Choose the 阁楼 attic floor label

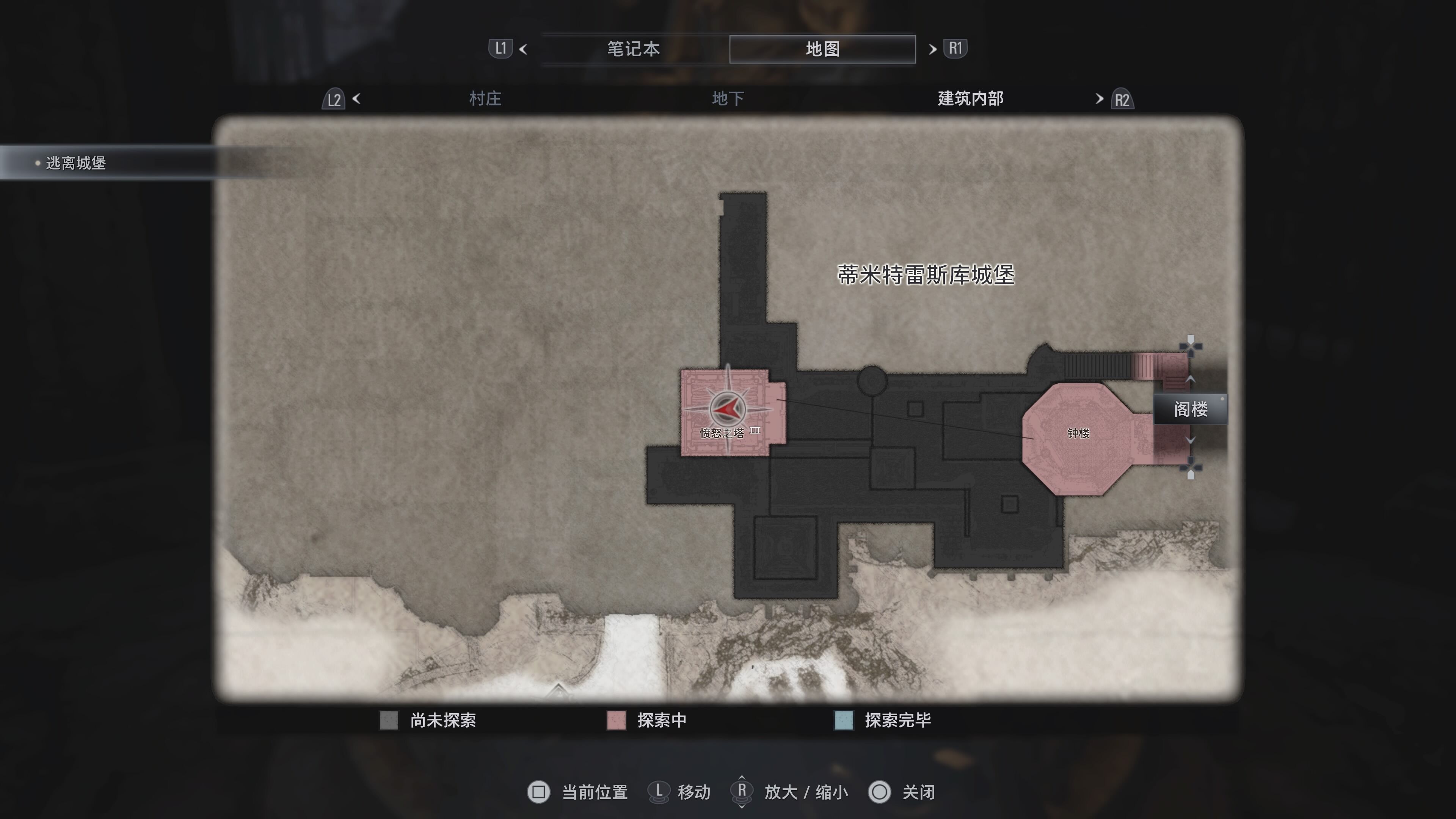pyautogui.click(x=1190, y=409)
